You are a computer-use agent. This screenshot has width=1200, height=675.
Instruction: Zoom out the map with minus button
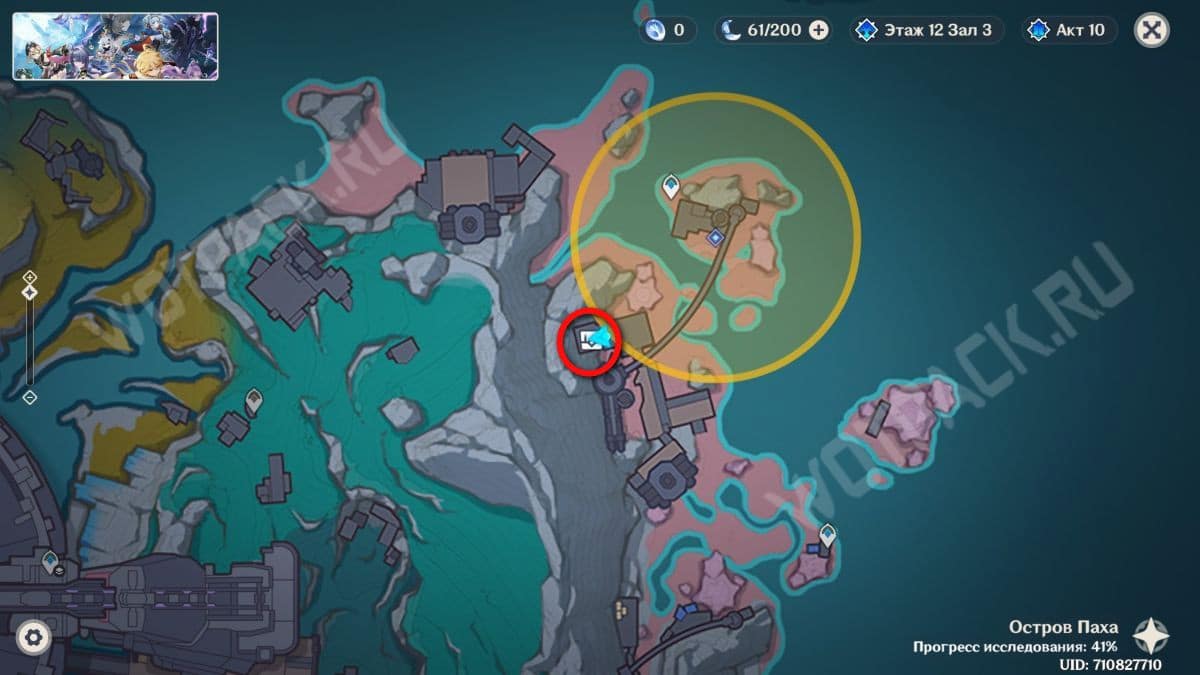[29, 397]
